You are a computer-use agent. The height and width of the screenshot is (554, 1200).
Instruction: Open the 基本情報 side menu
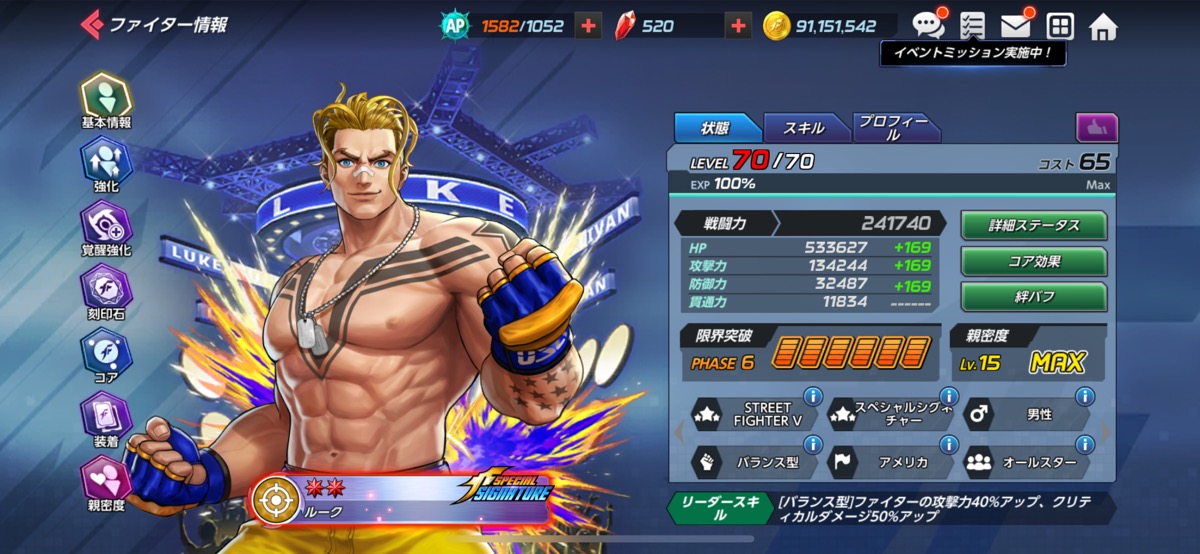[x=105, y=98]
